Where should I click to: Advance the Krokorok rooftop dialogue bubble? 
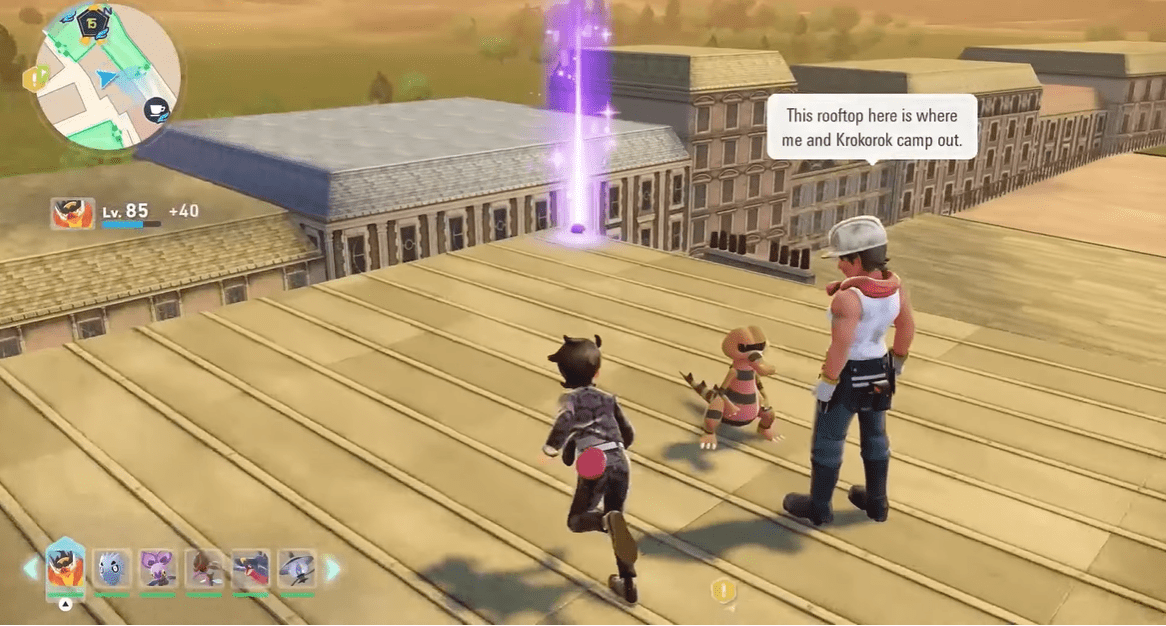tap(871, 127)
